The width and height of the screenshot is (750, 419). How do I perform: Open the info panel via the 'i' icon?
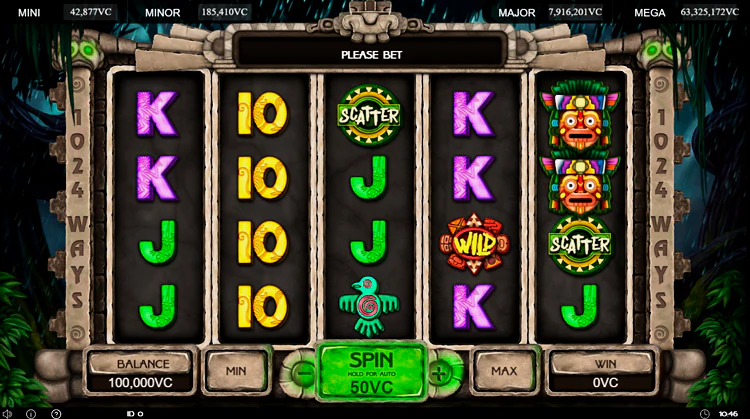tap(31, 413)
